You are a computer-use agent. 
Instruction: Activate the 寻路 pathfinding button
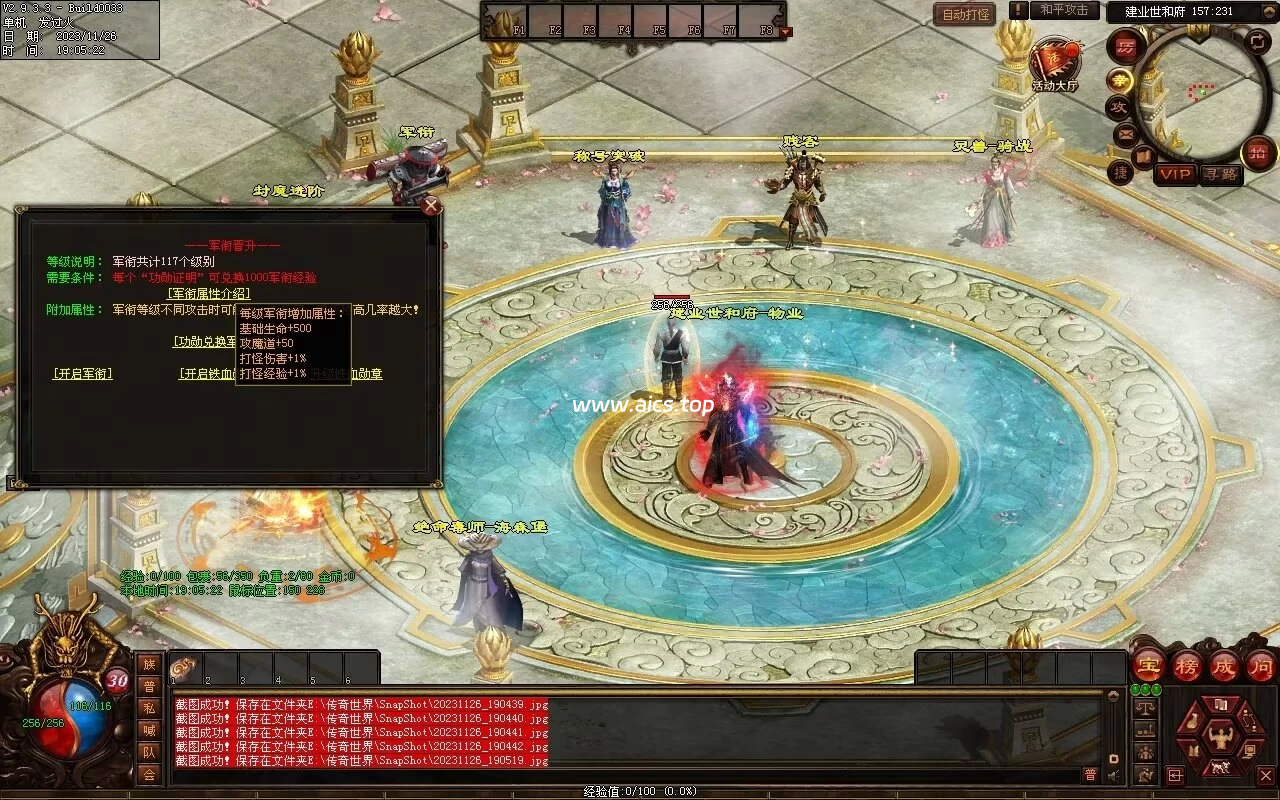pyautogui.click(x=1221, y=175)
